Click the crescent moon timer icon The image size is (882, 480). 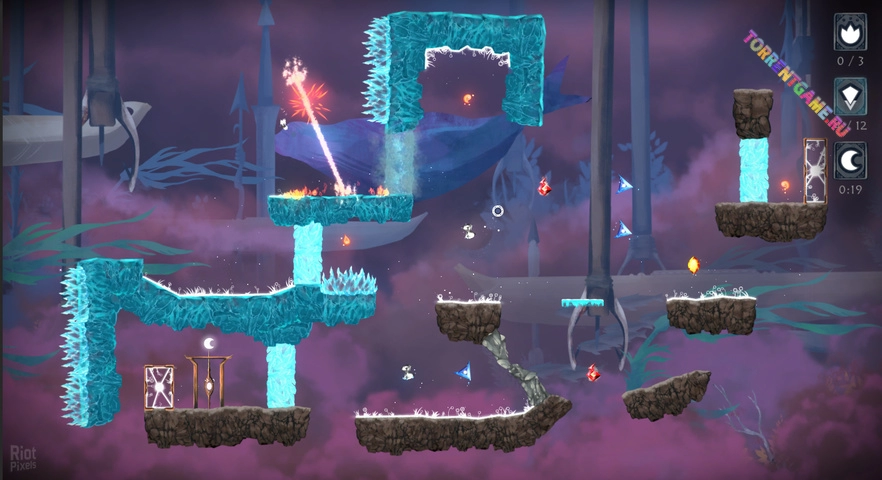click(850, 159)
